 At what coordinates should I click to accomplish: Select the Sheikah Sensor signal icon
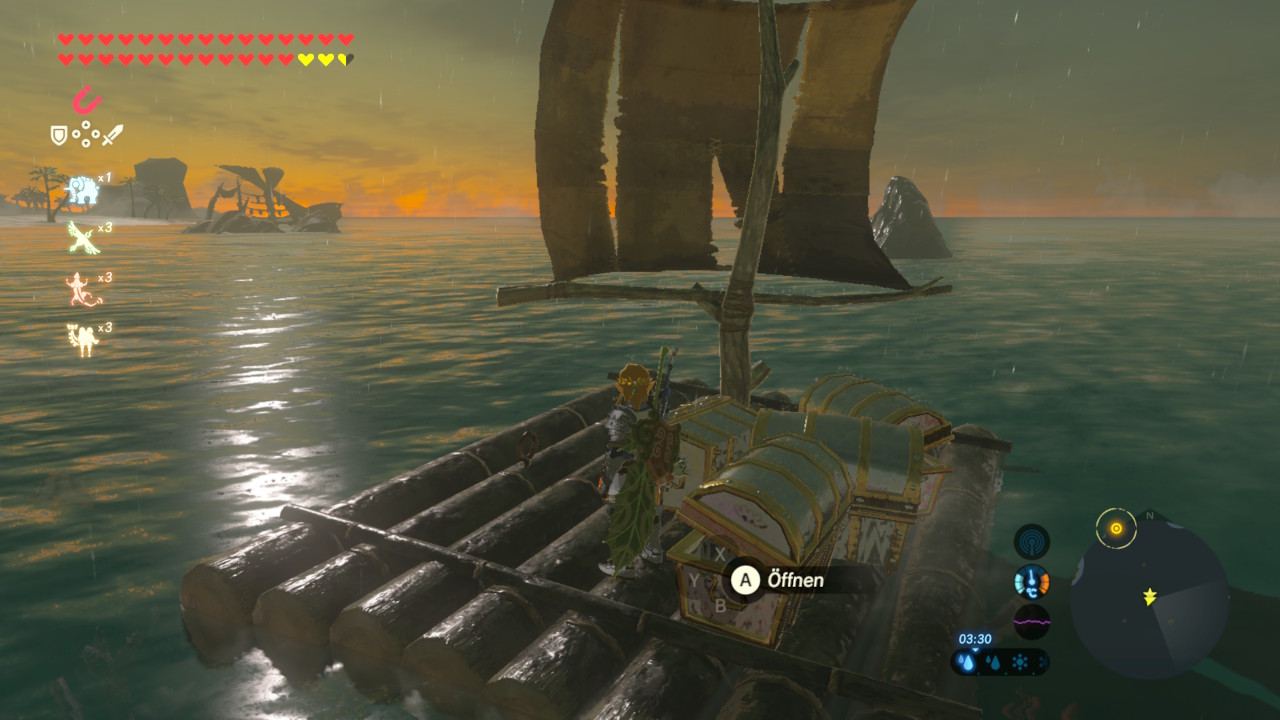click(x=1031, y=542)
